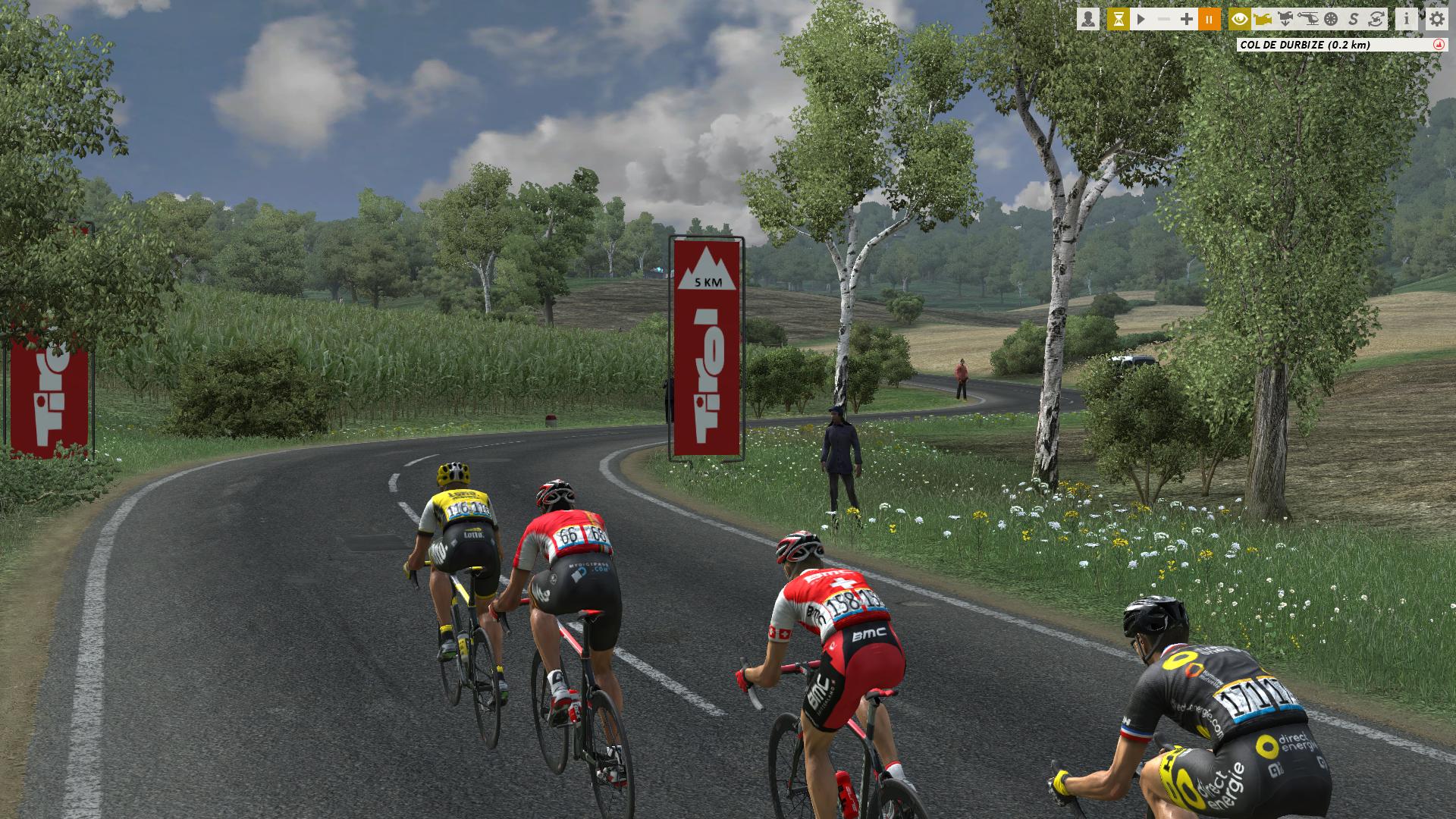Decrease race speed with the minus button
This screenshot has height=819, width=1456.
1164,19
